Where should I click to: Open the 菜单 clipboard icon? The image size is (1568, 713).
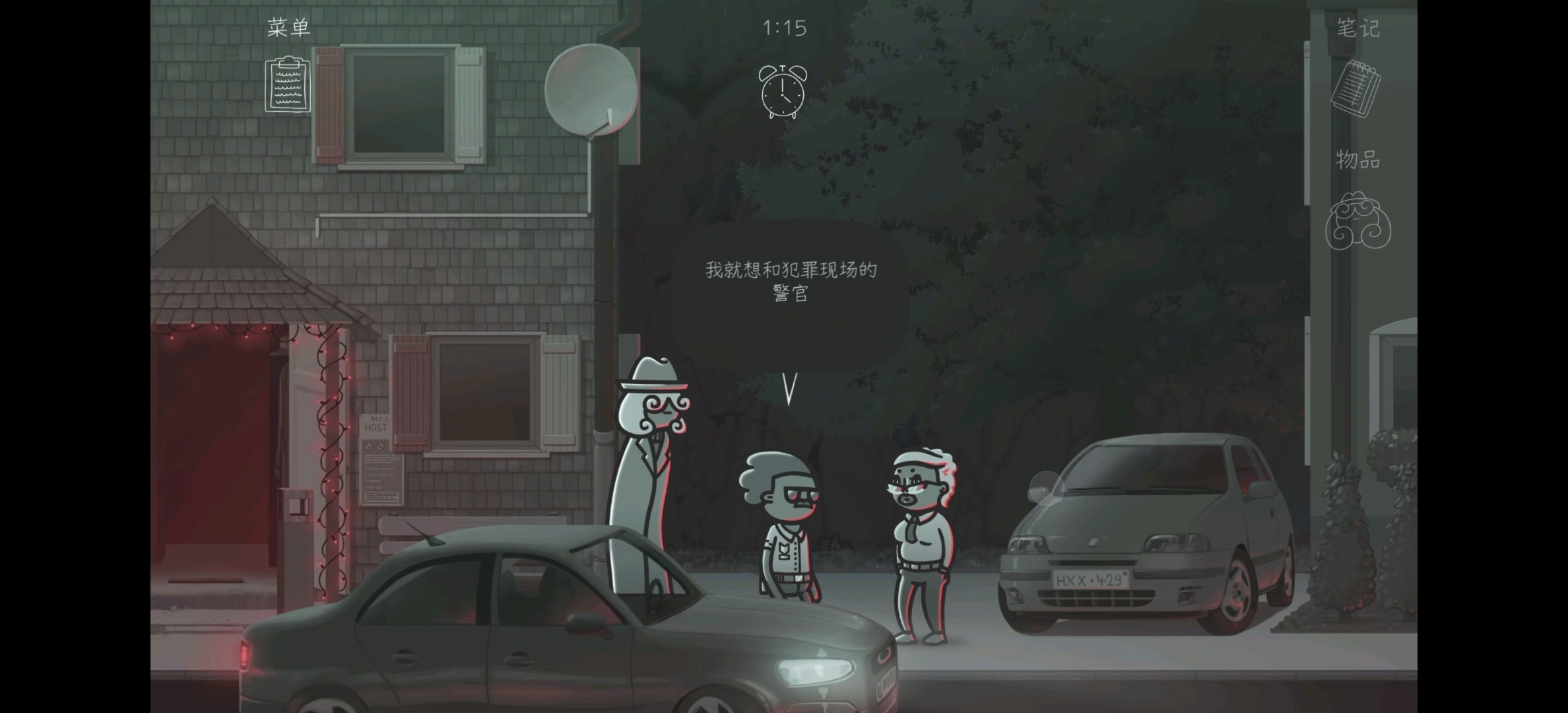click(288, 85)
